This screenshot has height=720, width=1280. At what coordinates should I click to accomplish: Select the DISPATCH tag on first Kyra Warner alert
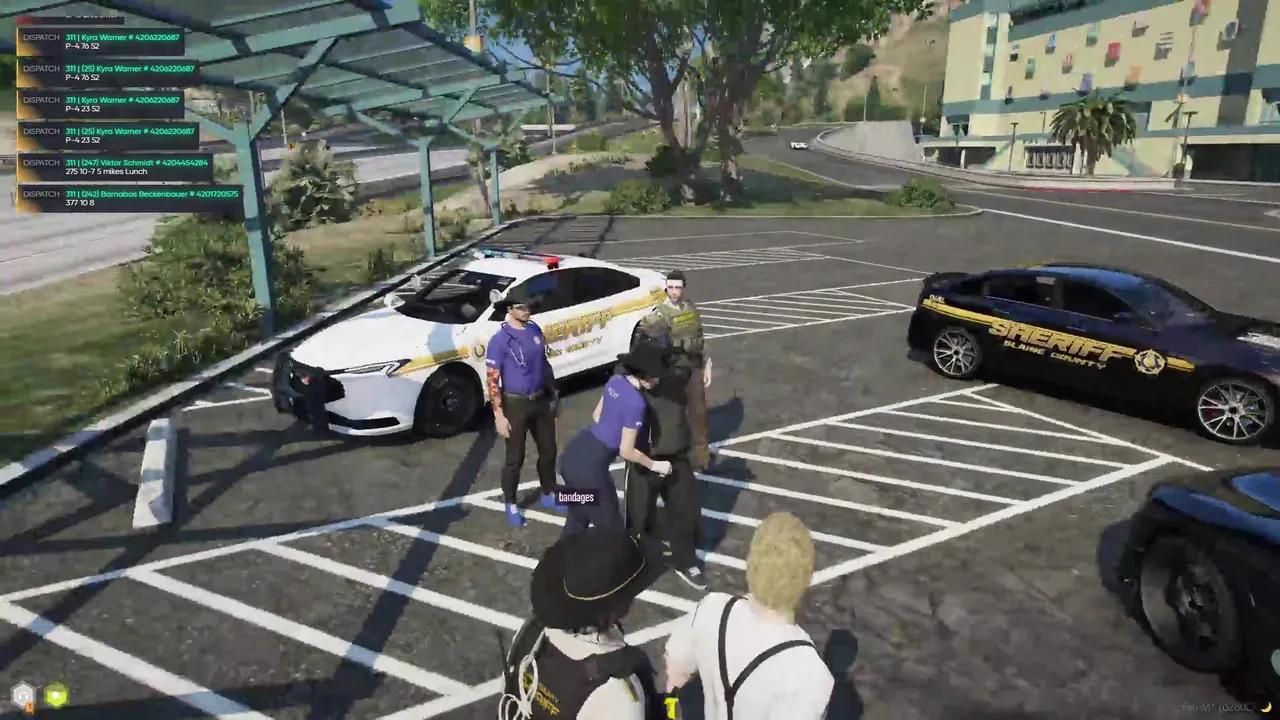40,38
